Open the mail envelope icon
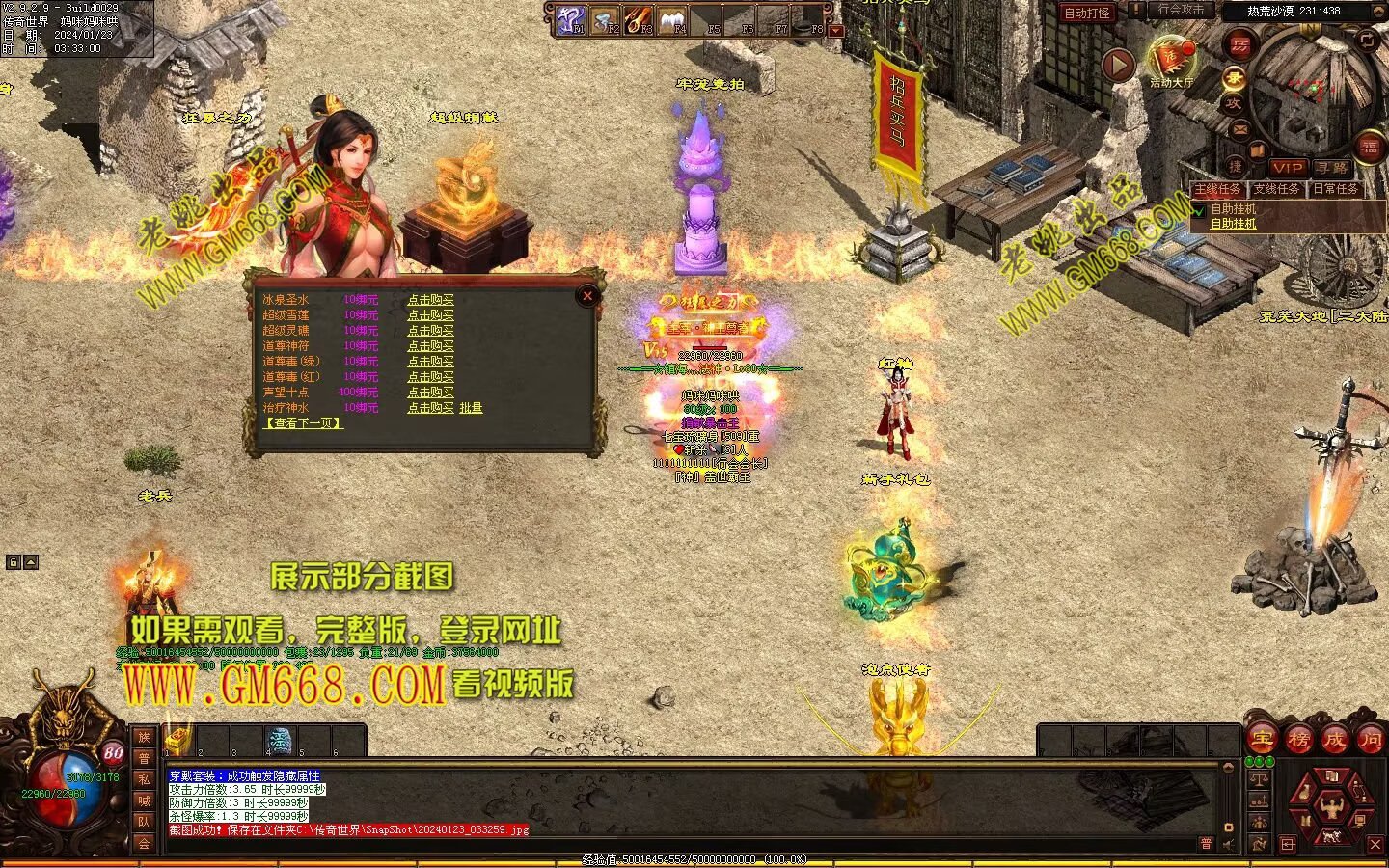Screen dimensions: 1389x868 [x=1240, y=130]
